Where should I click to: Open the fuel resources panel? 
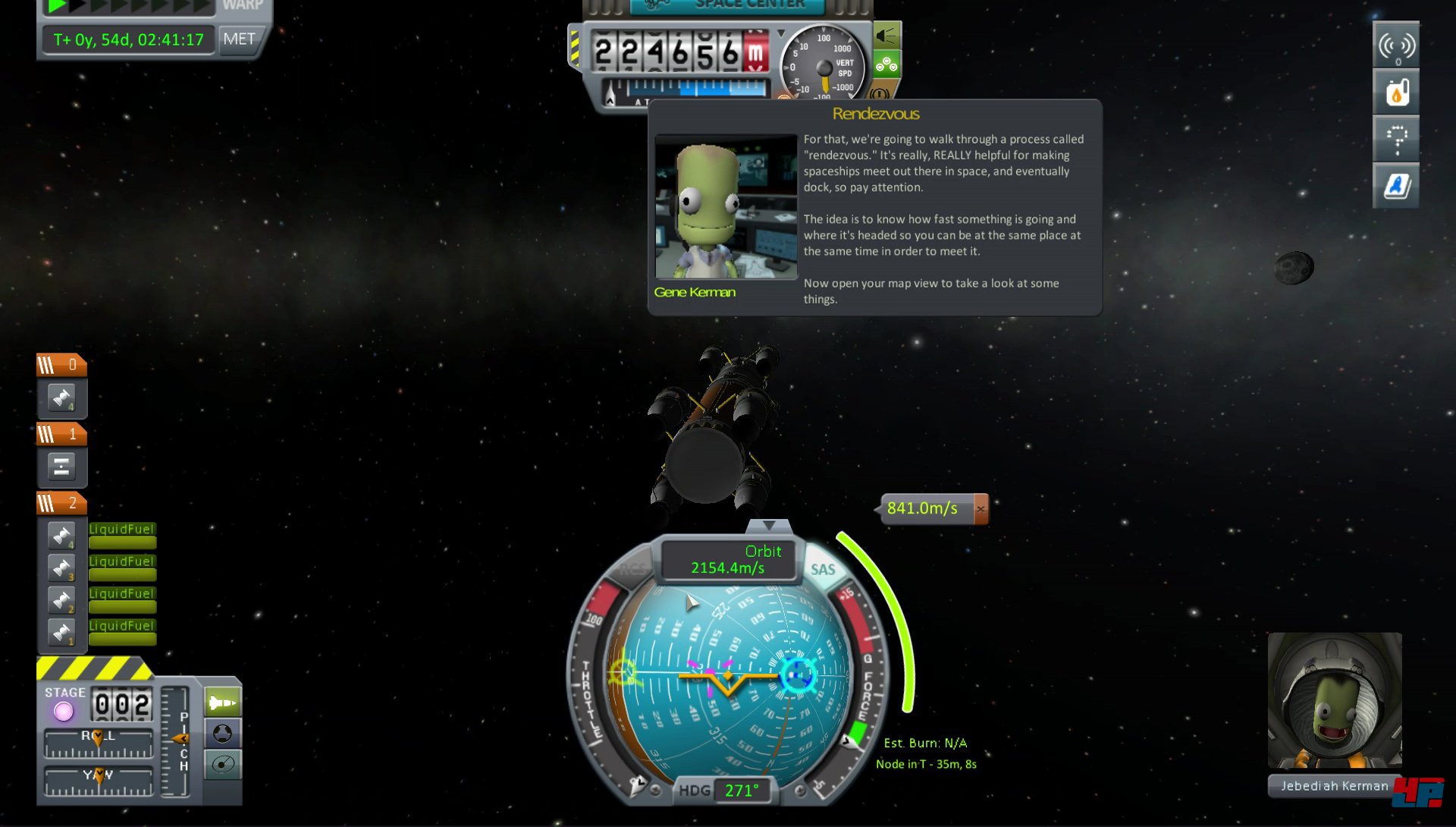(x=1396, y=93)
